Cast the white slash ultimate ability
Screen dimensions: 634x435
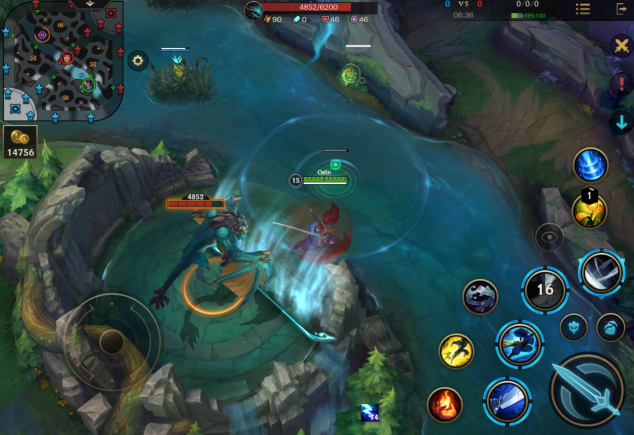tap(601, 271)
